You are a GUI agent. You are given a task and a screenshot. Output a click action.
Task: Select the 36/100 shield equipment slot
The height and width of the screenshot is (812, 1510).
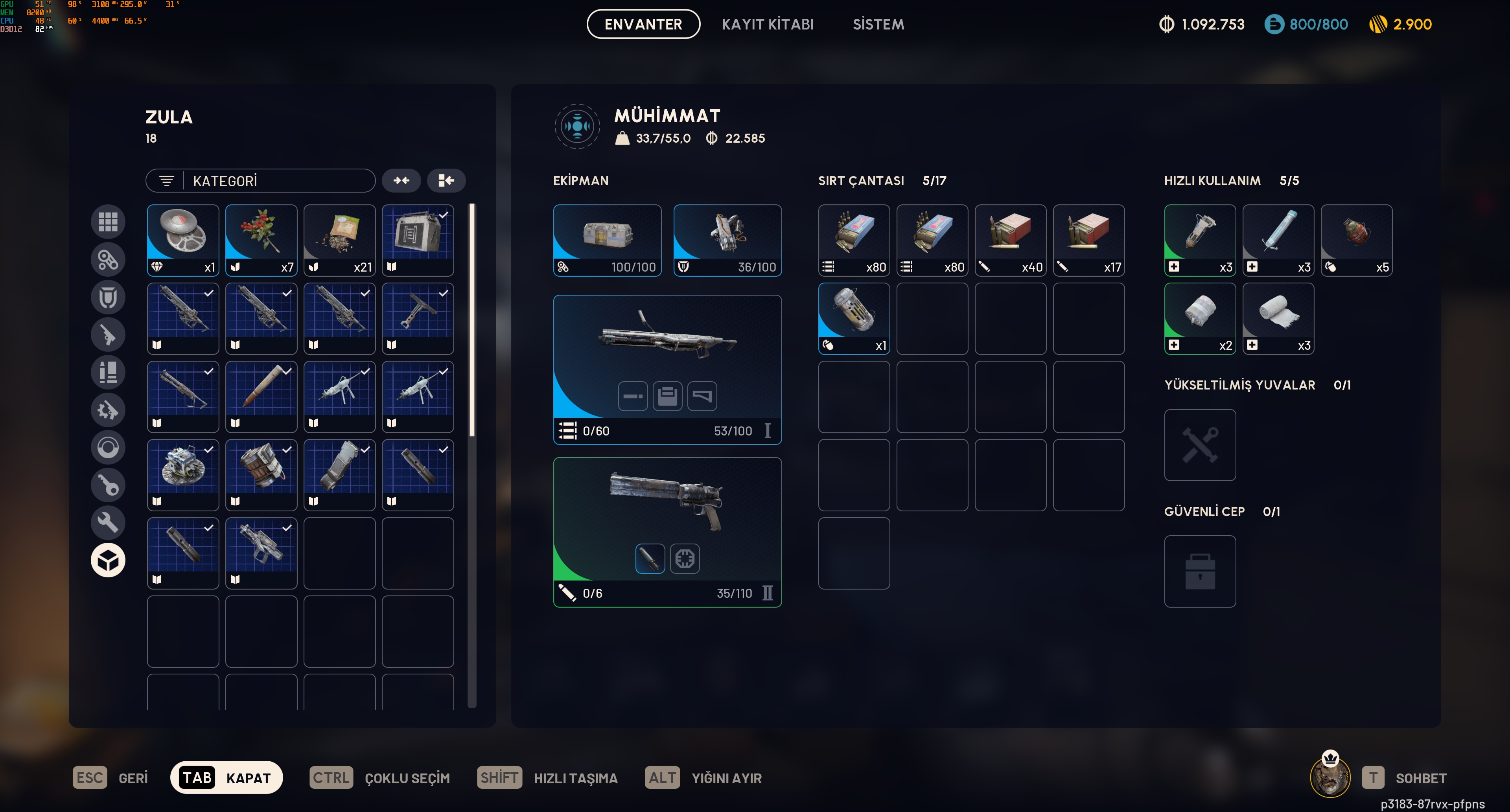tap(727, 240)
